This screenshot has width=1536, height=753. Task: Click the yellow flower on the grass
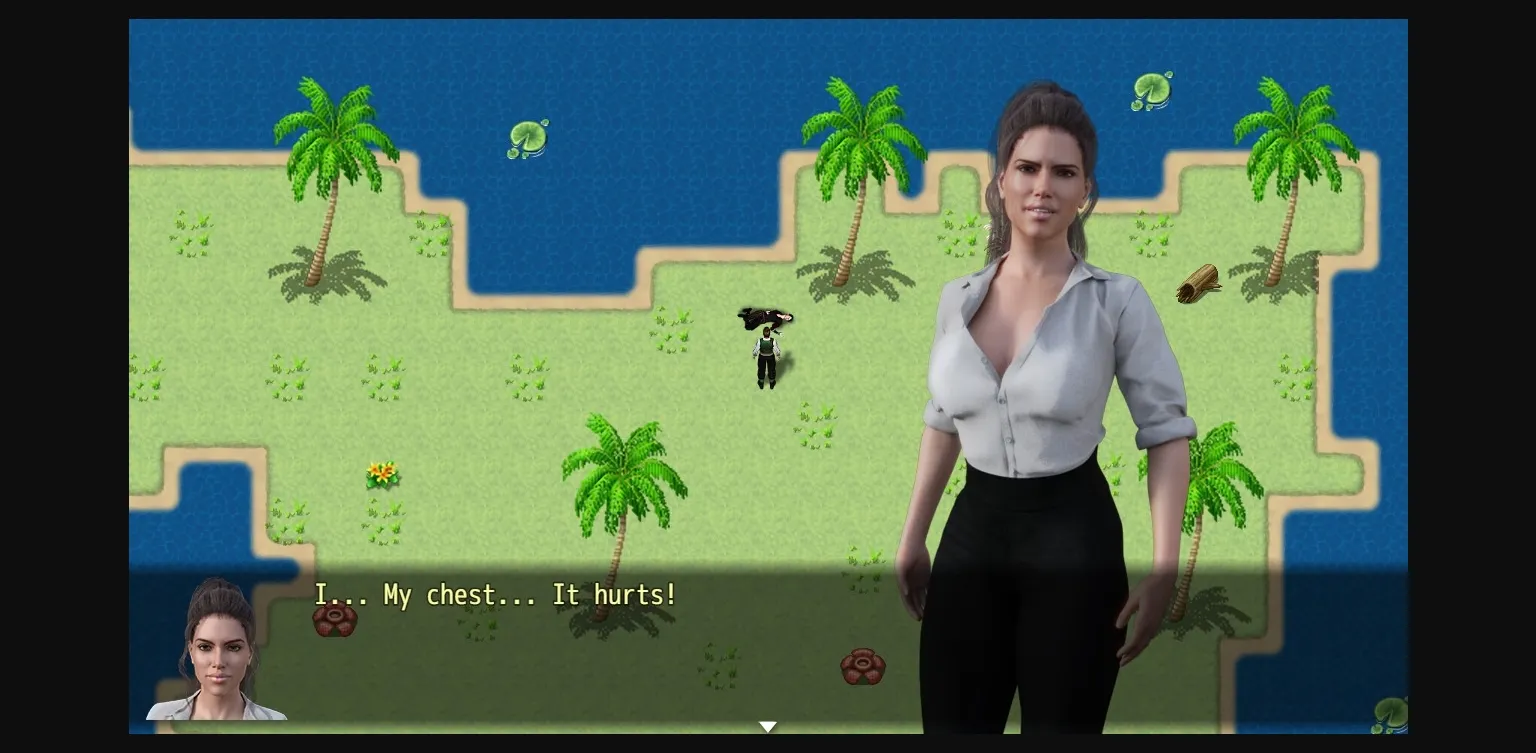click(x=382, y=474)
